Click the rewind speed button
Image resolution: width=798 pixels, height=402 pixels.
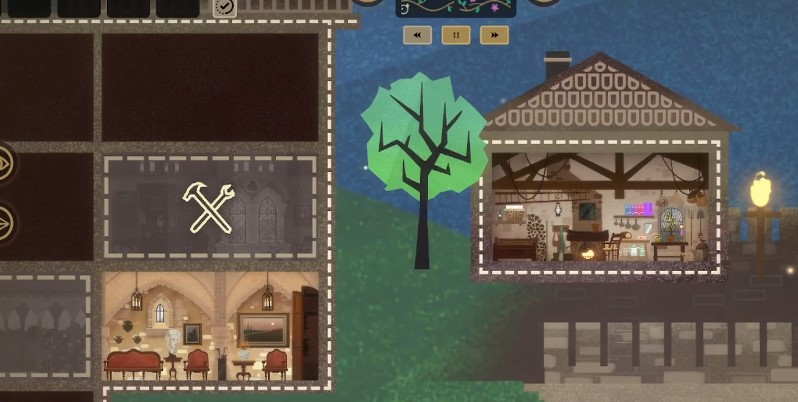click(417, 35)
